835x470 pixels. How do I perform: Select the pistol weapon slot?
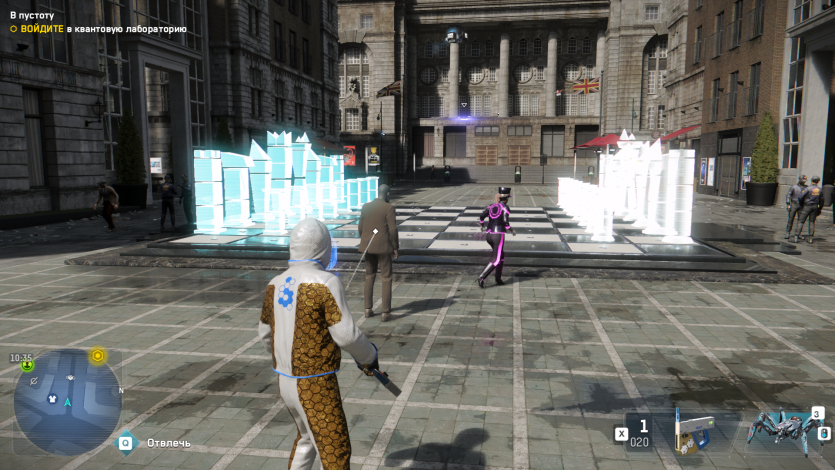(x=693, y=431)
